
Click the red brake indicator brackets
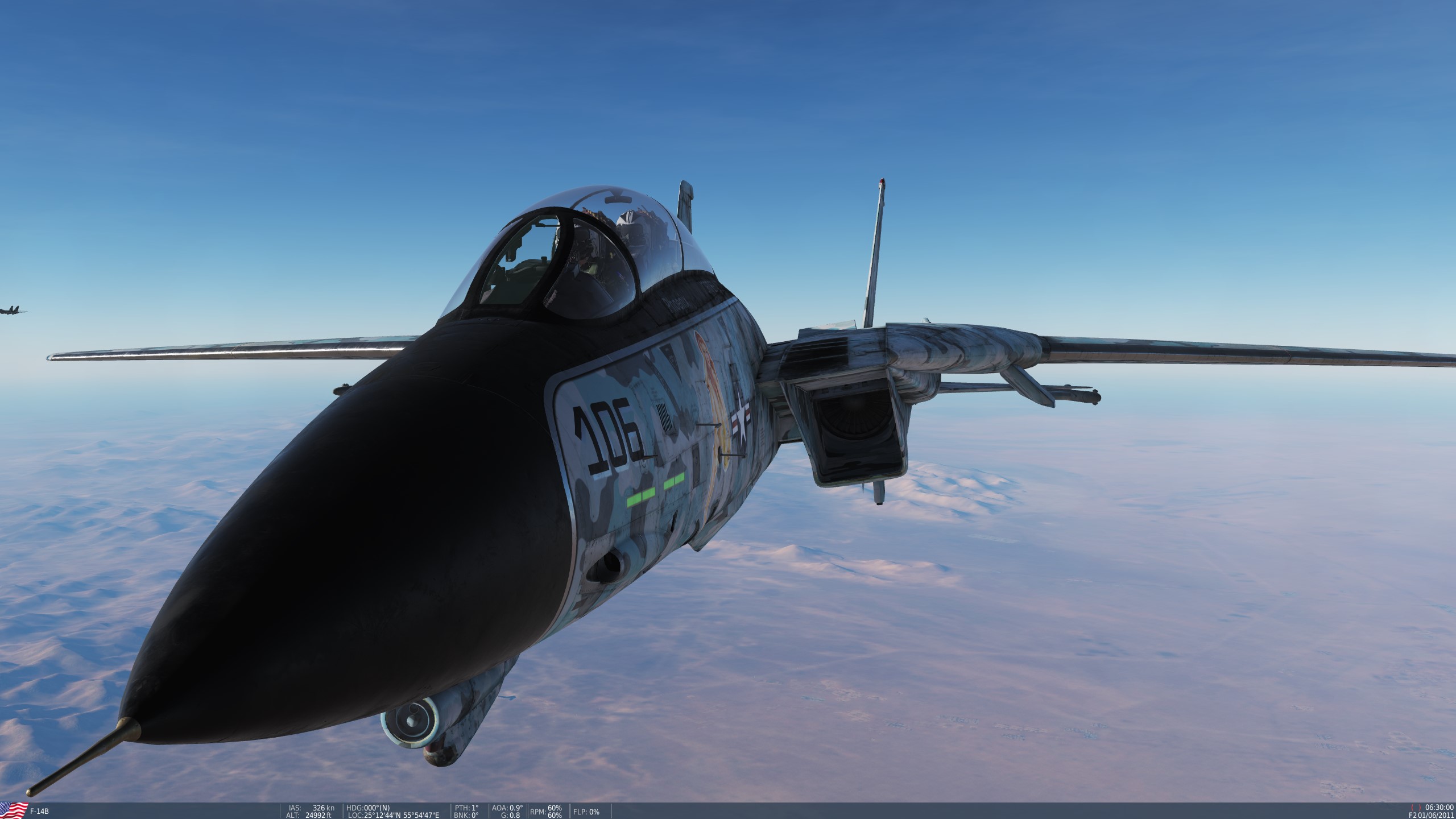pyautogui.click(x=1416, y=808)
